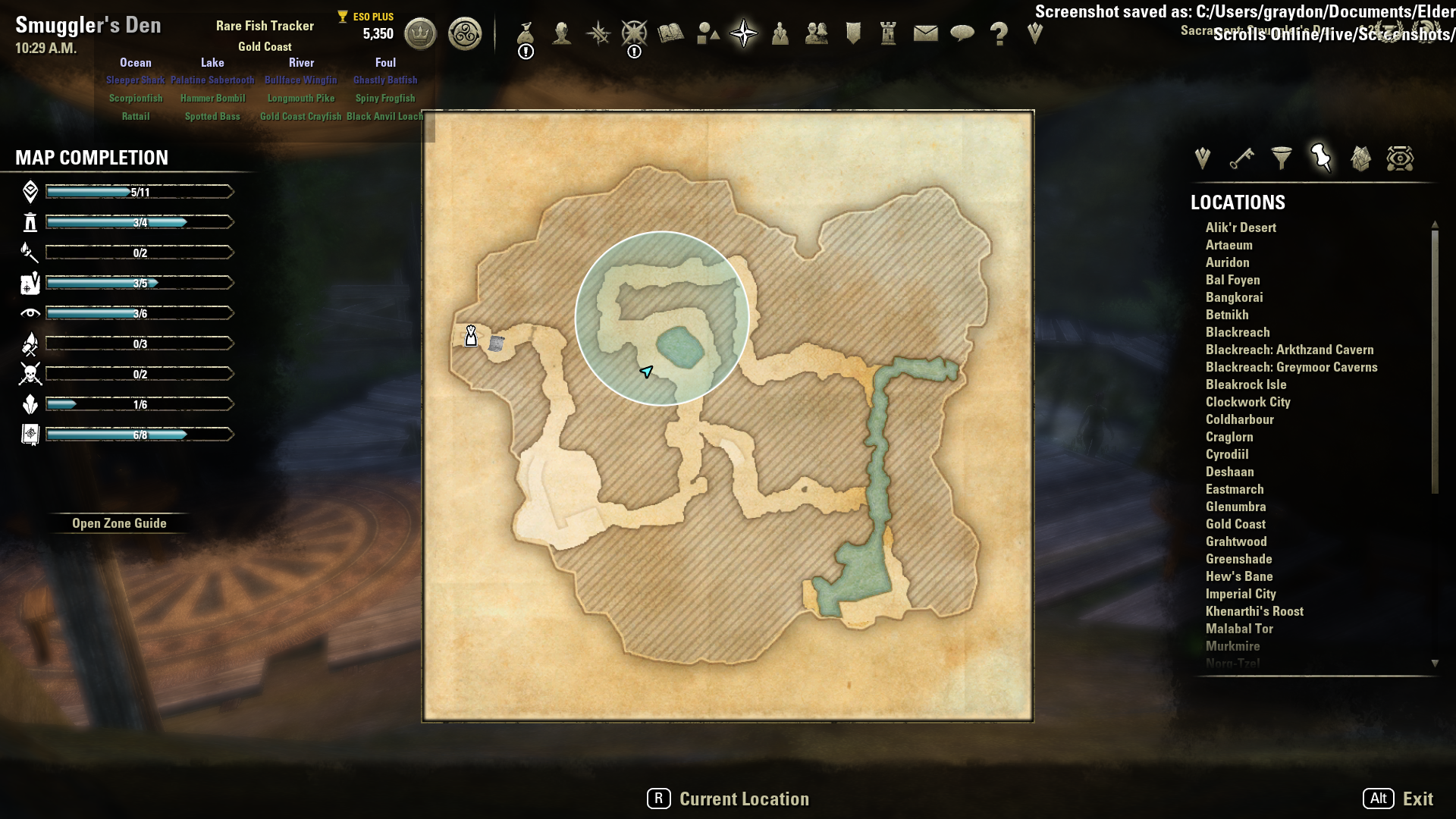This screenshot has height=819, width=1456.
Task: Click the Exit label
Action: tap(1417, 799)
